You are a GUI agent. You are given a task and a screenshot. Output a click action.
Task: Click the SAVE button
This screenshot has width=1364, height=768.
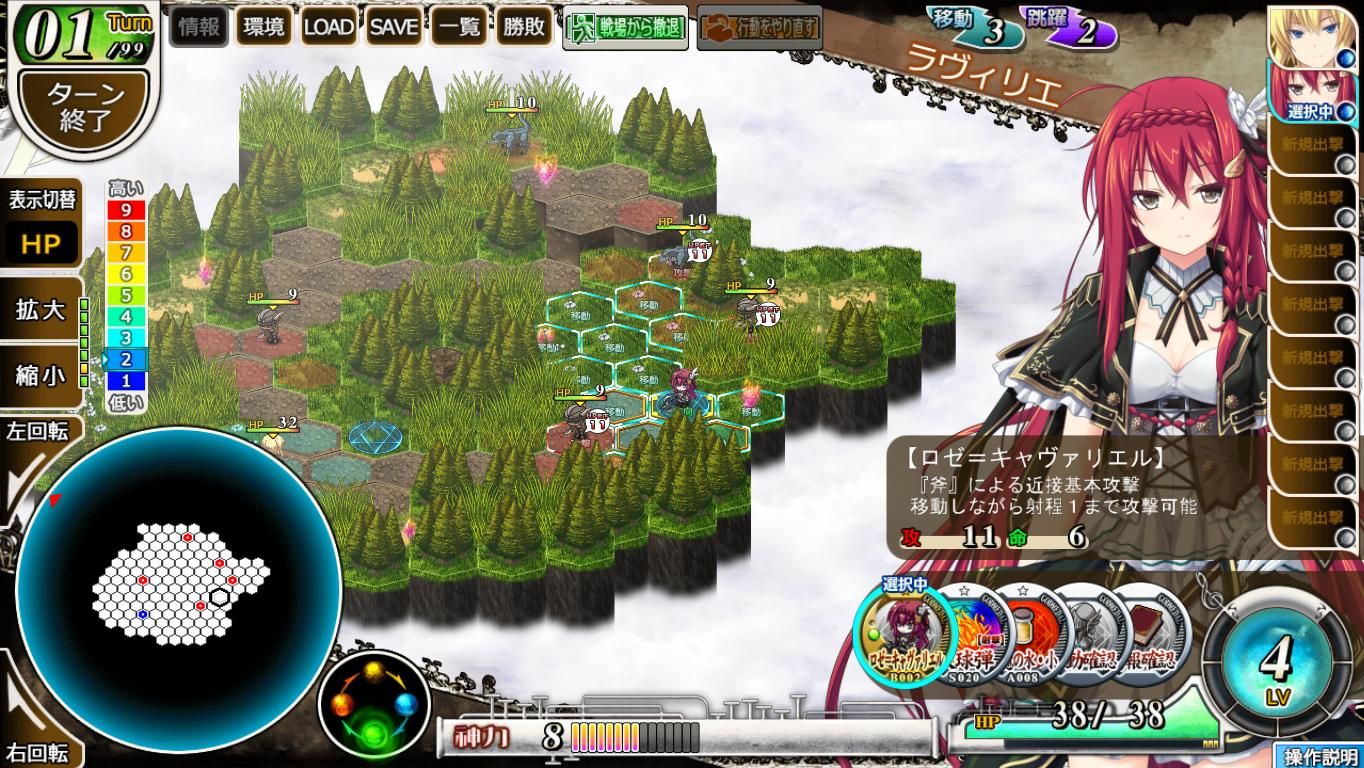tap(393, 28)
